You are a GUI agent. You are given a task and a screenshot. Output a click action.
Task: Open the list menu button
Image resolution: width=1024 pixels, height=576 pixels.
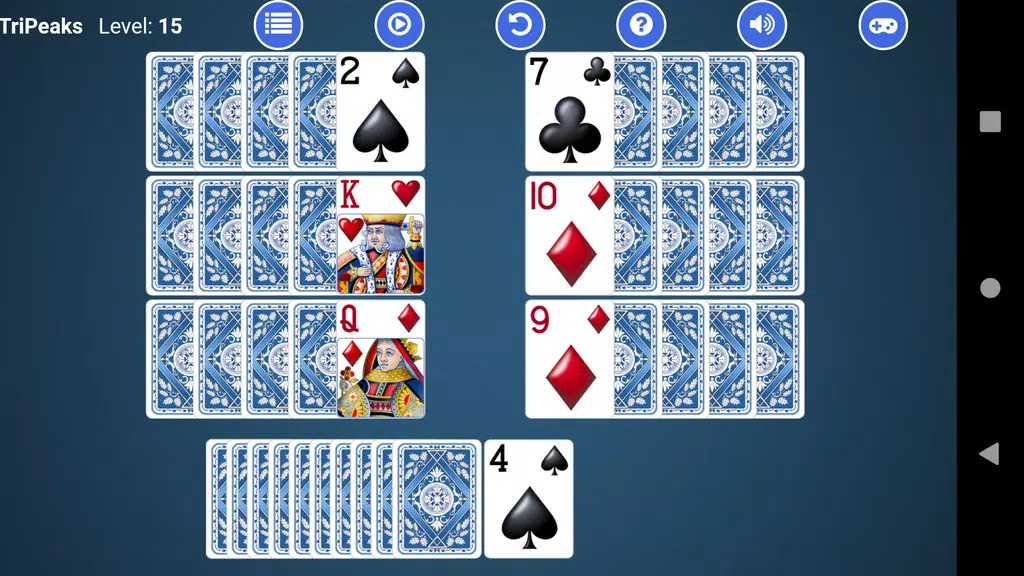[278, 25]
